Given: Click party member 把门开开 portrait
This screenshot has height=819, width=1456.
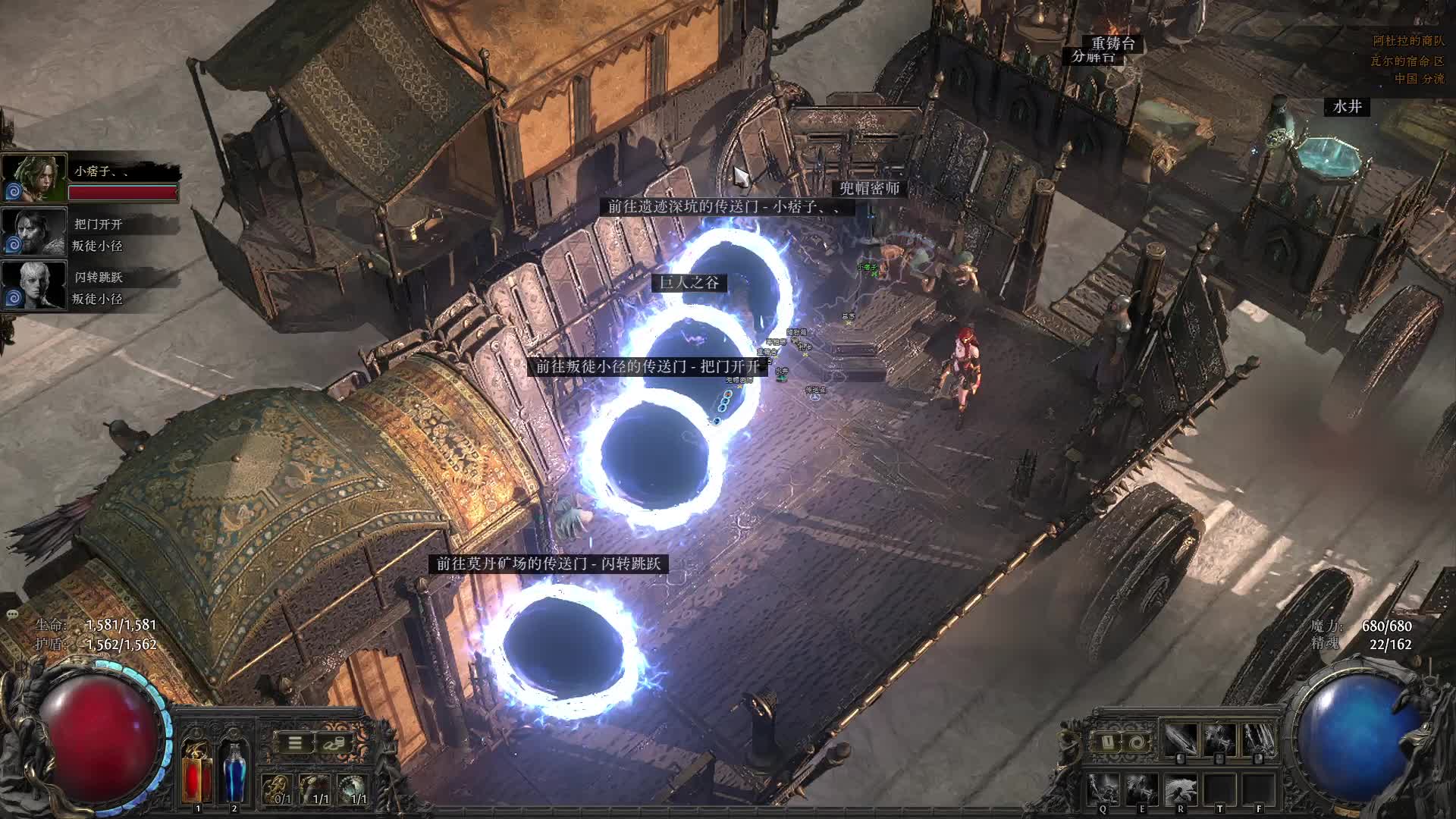Looking at the screenshot, I should coord(35,231).
